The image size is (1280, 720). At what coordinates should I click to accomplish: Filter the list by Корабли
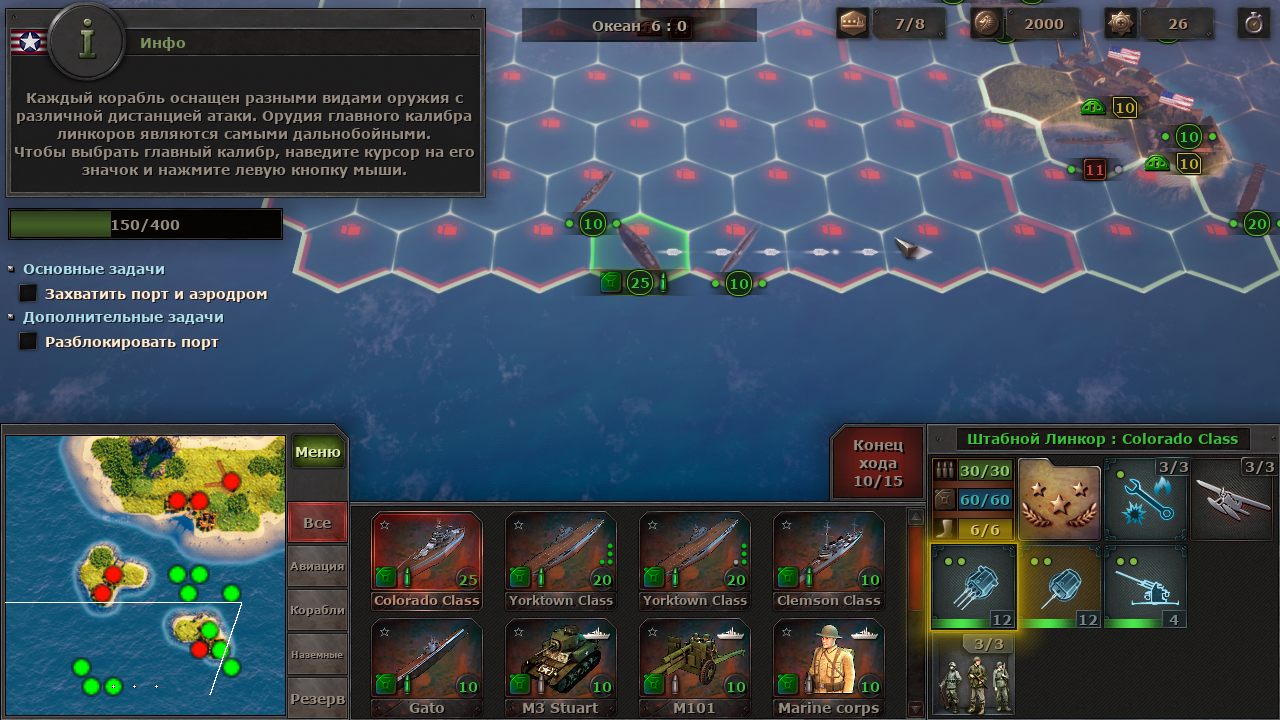pos(317,610)
